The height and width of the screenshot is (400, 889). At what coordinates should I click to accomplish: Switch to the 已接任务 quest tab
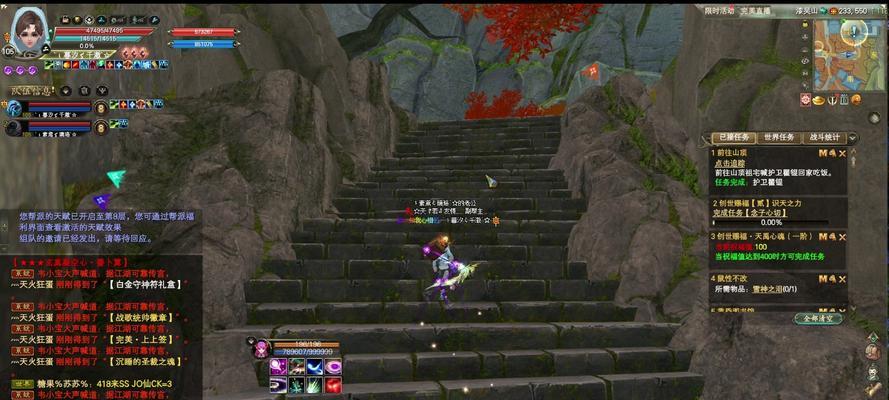[733, 138]
